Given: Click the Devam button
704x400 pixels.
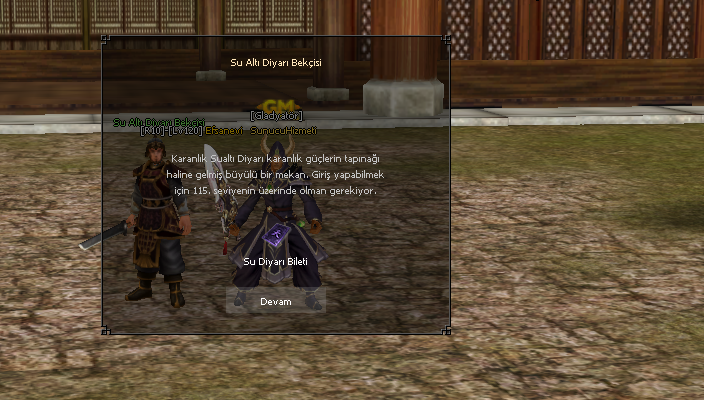Looking at the screenshot, I should point(275,301).
